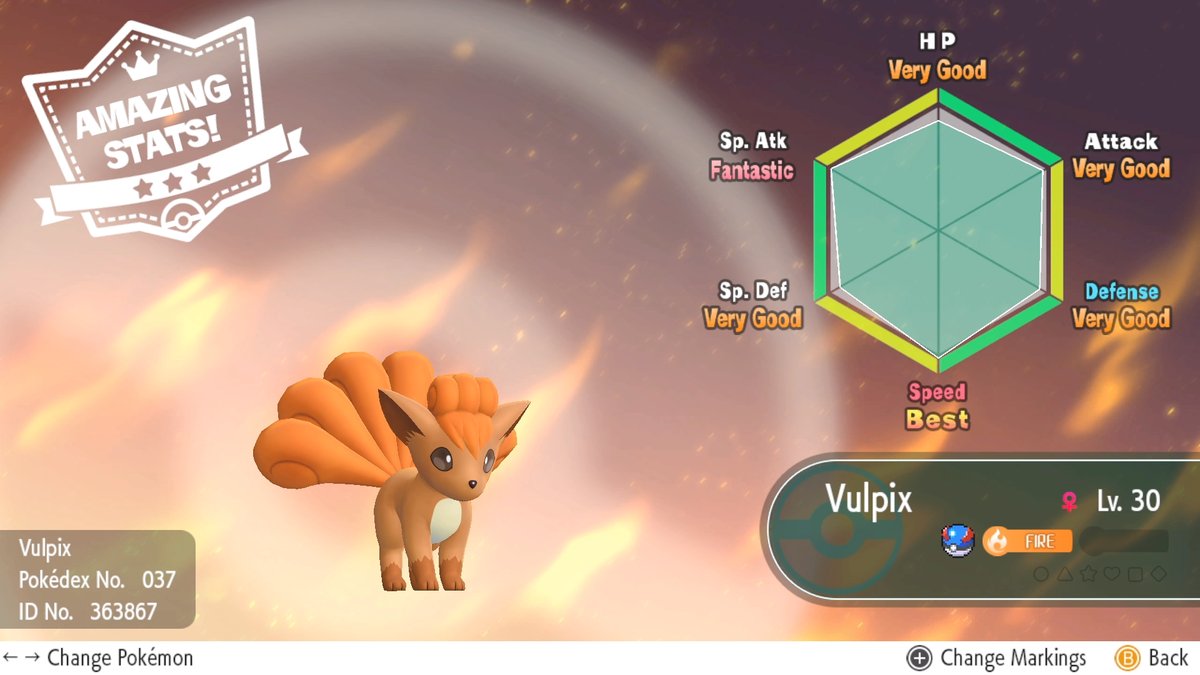Click the FIRE type badge
This screenshot has height=675, width=1200.
[x=1027, y=541]
